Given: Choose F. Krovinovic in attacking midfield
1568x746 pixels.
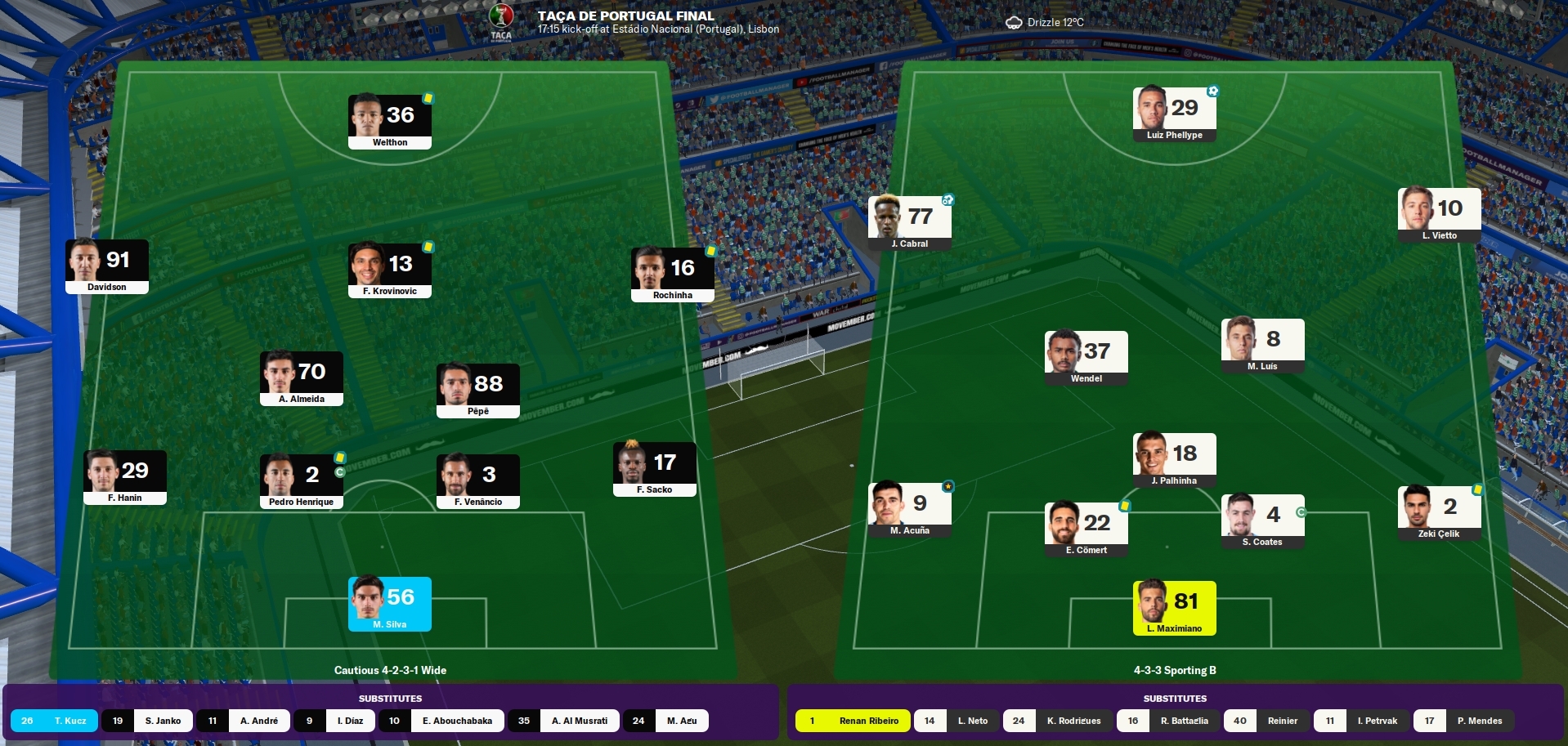Looking at the screenshot, I should coord(390,270).
